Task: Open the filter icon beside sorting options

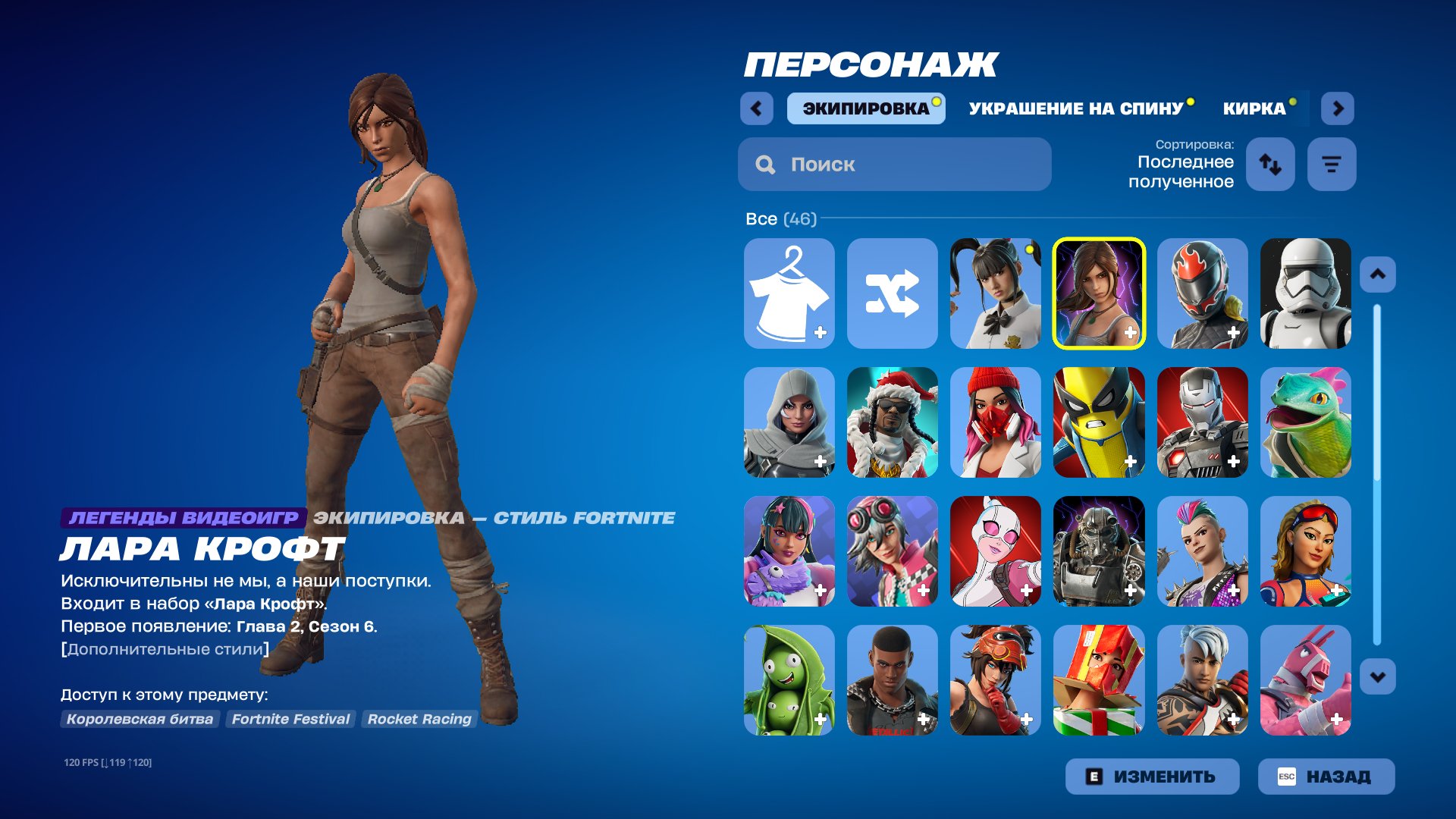Action: click(x=1332, y=164)
